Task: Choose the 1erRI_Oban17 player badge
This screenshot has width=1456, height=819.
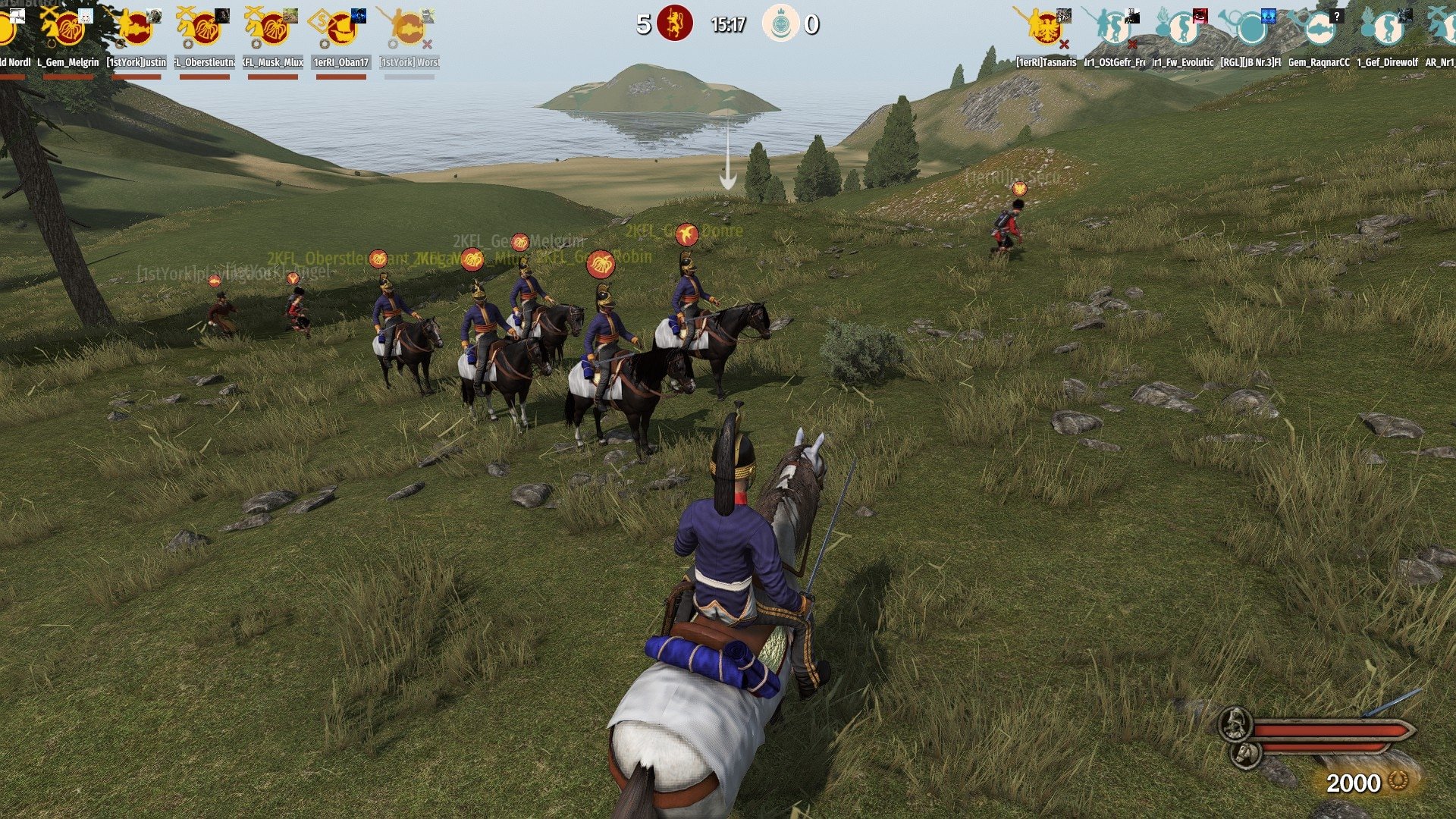Action: (x=341, y=29)
